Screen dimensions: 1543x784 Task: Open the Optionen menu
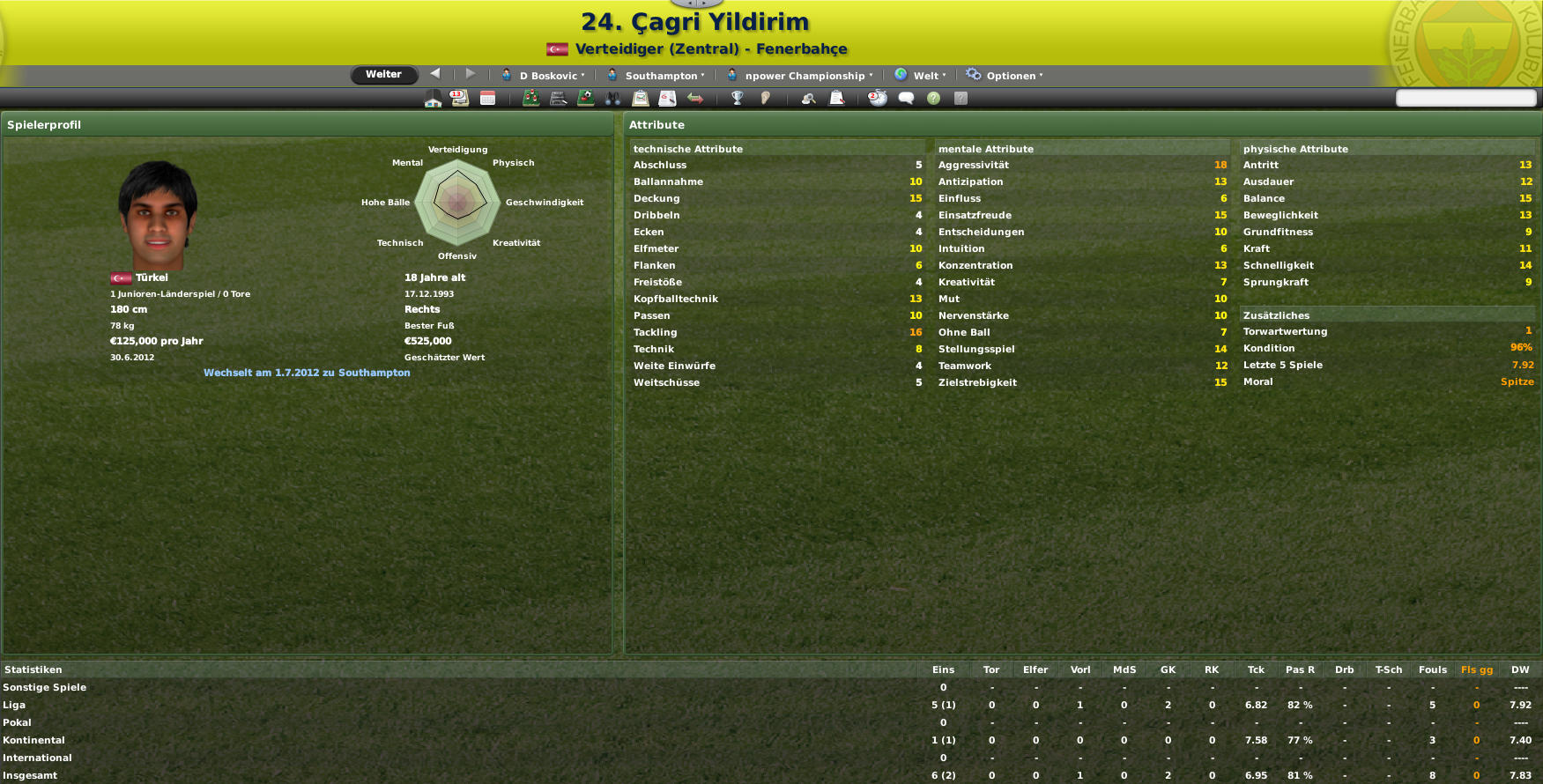[x=1005, y=76]
